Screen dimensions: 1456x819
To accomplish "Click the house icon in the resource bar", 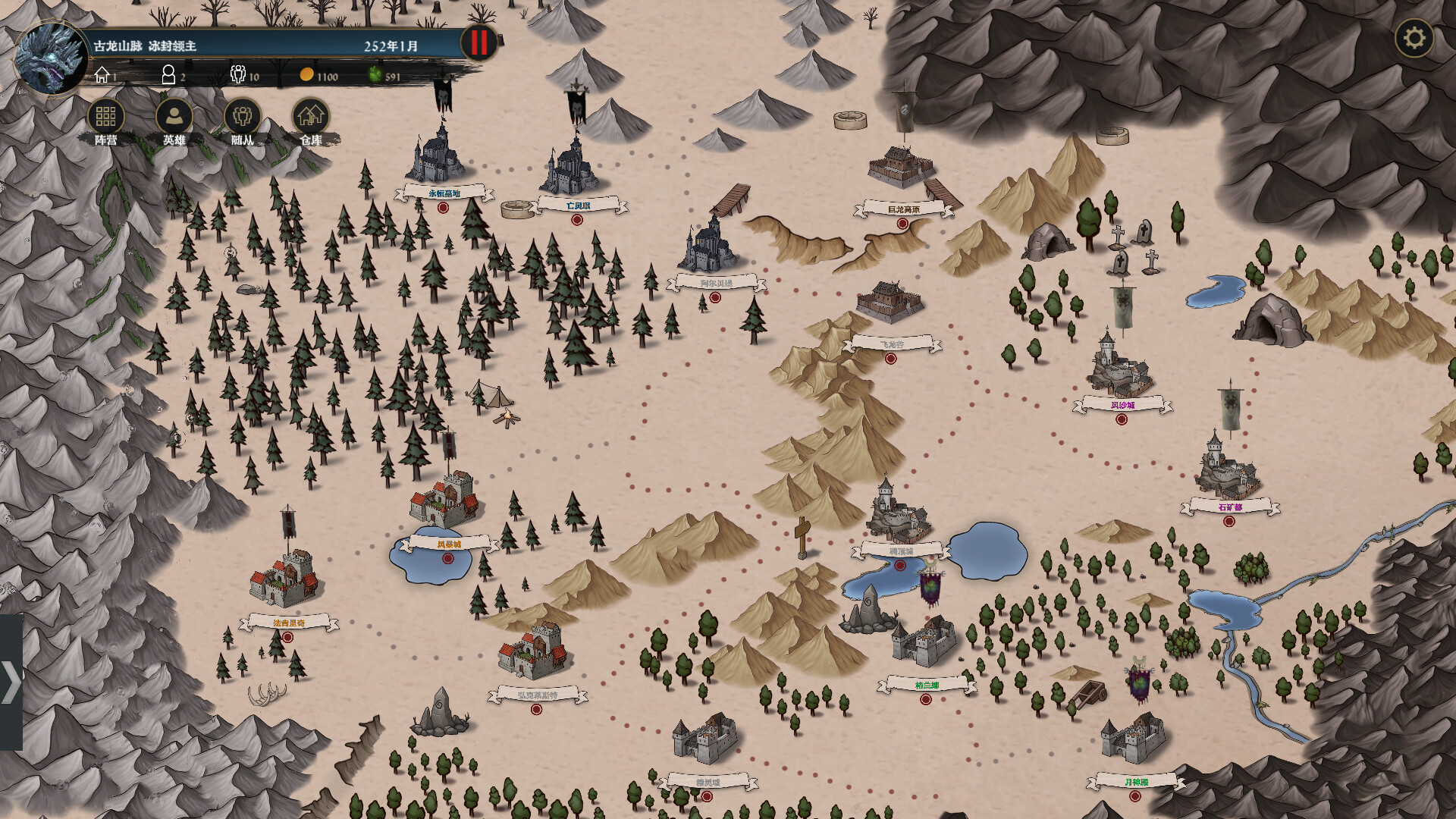I will pos(101,74).
